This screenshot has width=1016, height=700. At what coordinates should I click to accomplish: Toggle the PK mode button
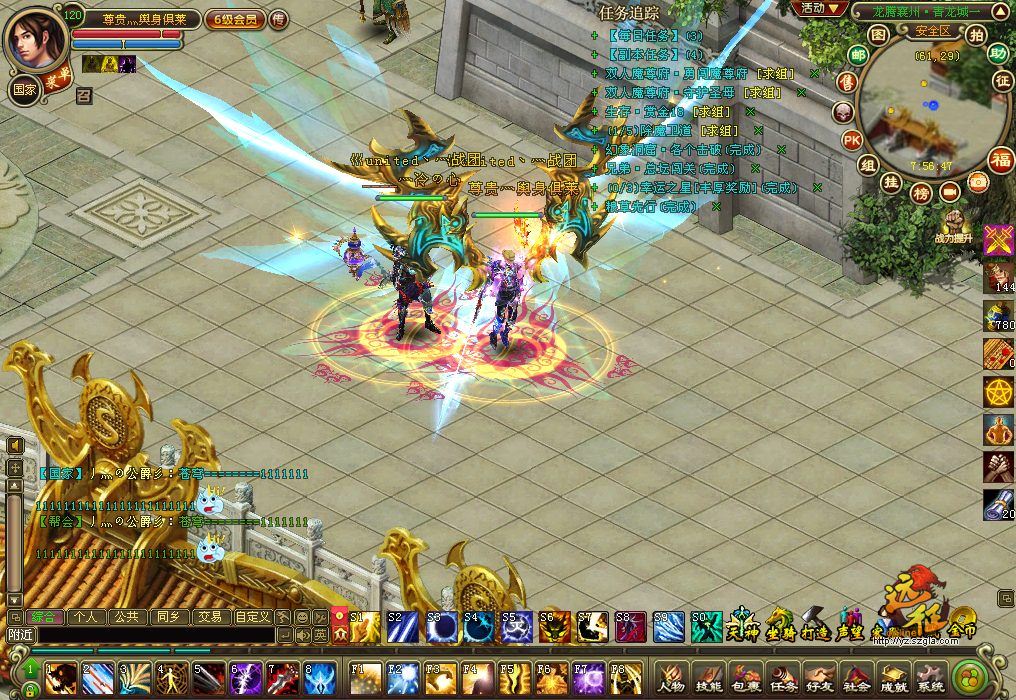click(851, 139)
